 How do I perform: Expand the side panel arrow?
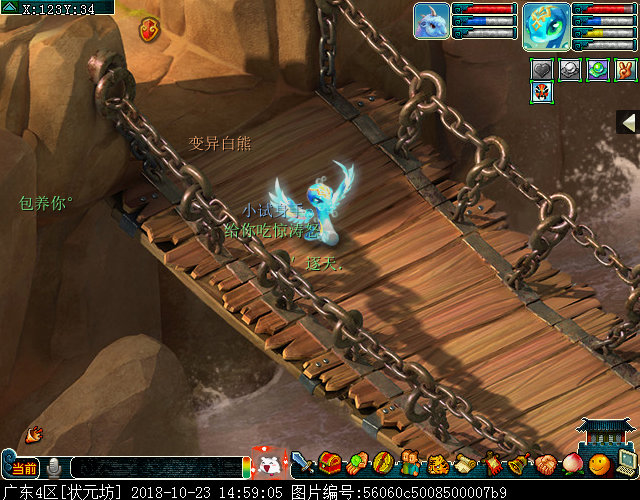pyautogui.click(x=629, y=122)
